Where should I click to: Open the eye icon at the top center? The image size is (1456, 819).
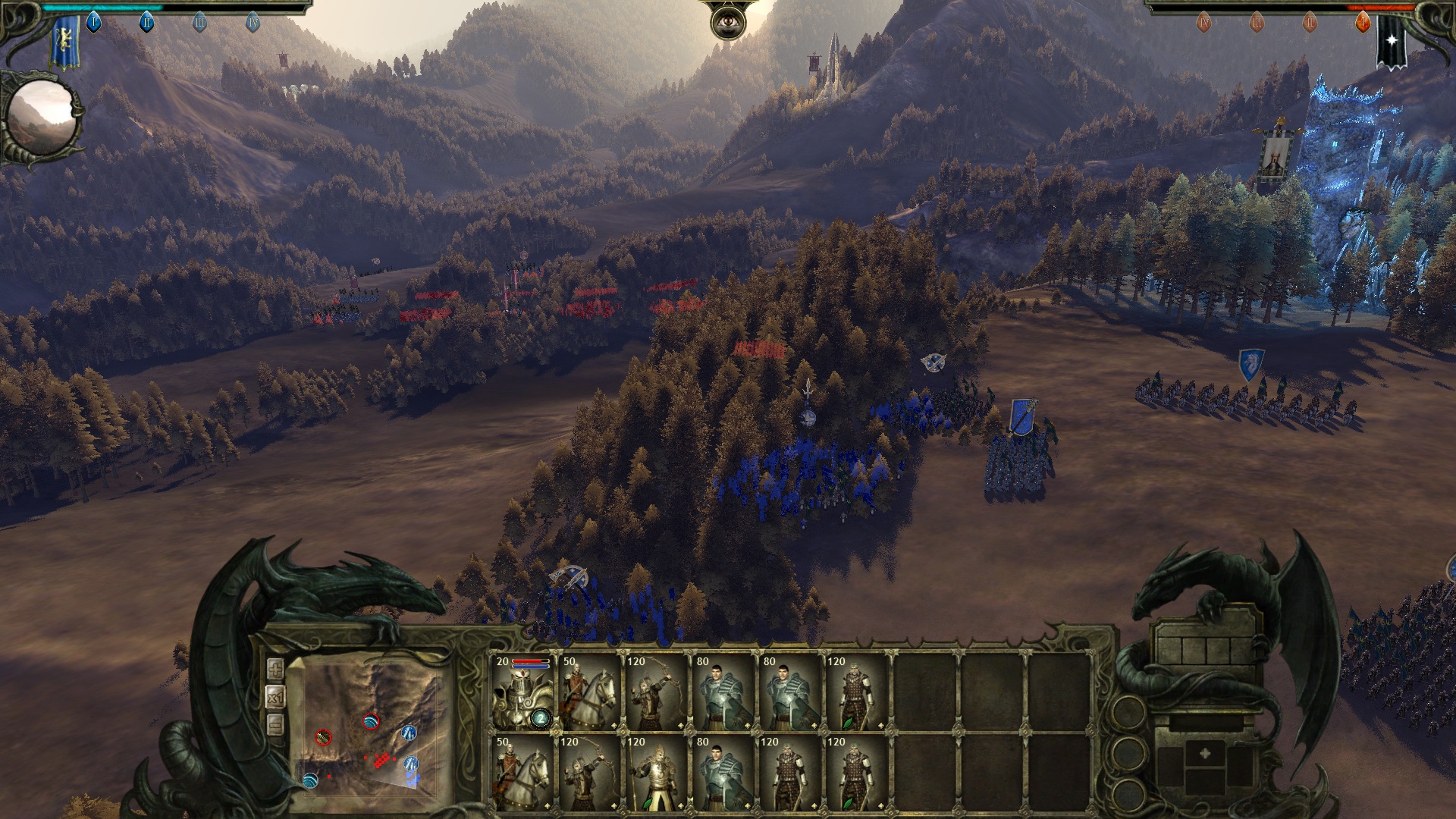point(727,23)
